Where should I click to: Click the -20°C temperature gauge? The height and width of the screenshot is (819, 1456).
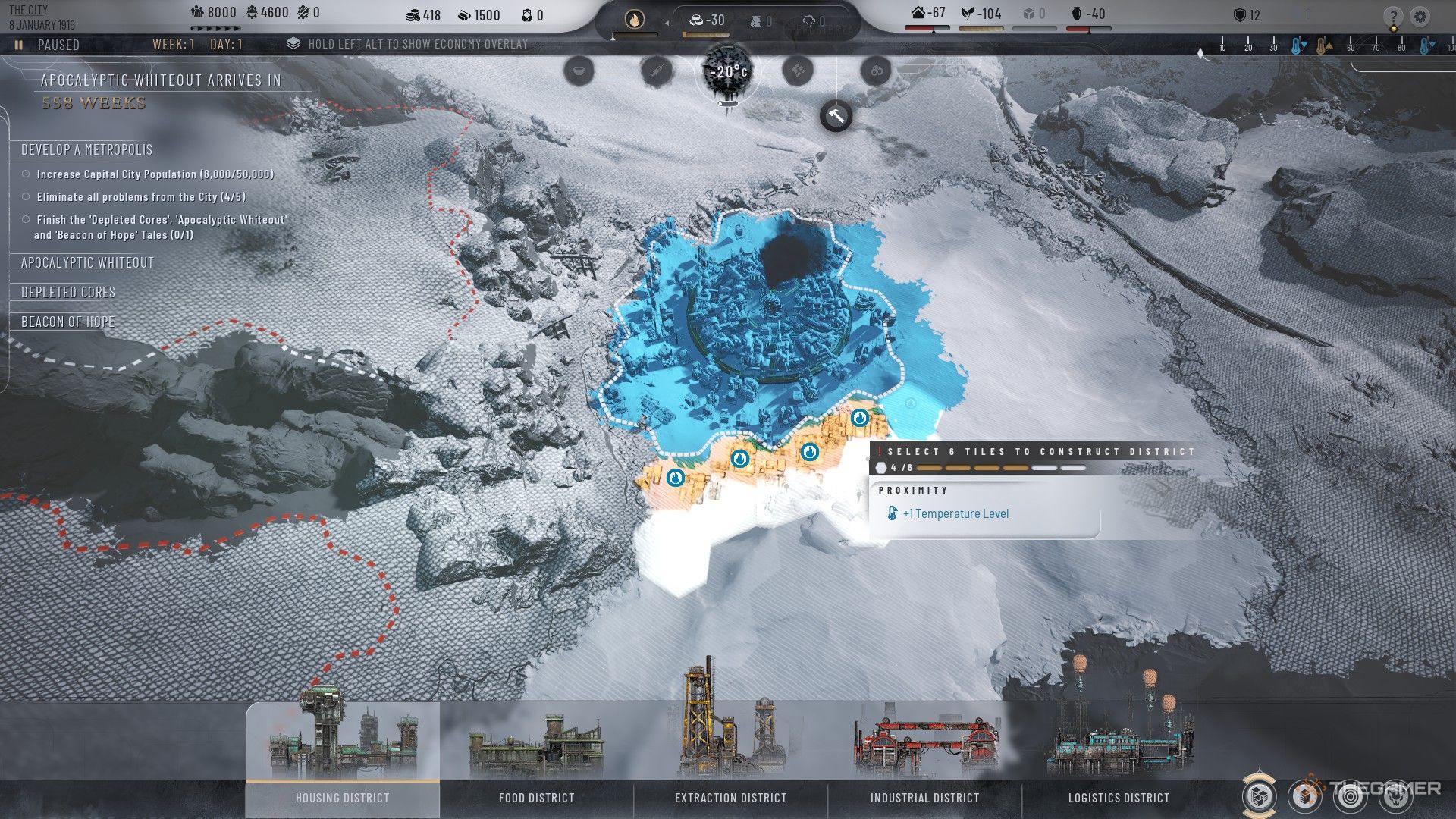(x=727, y=73)
